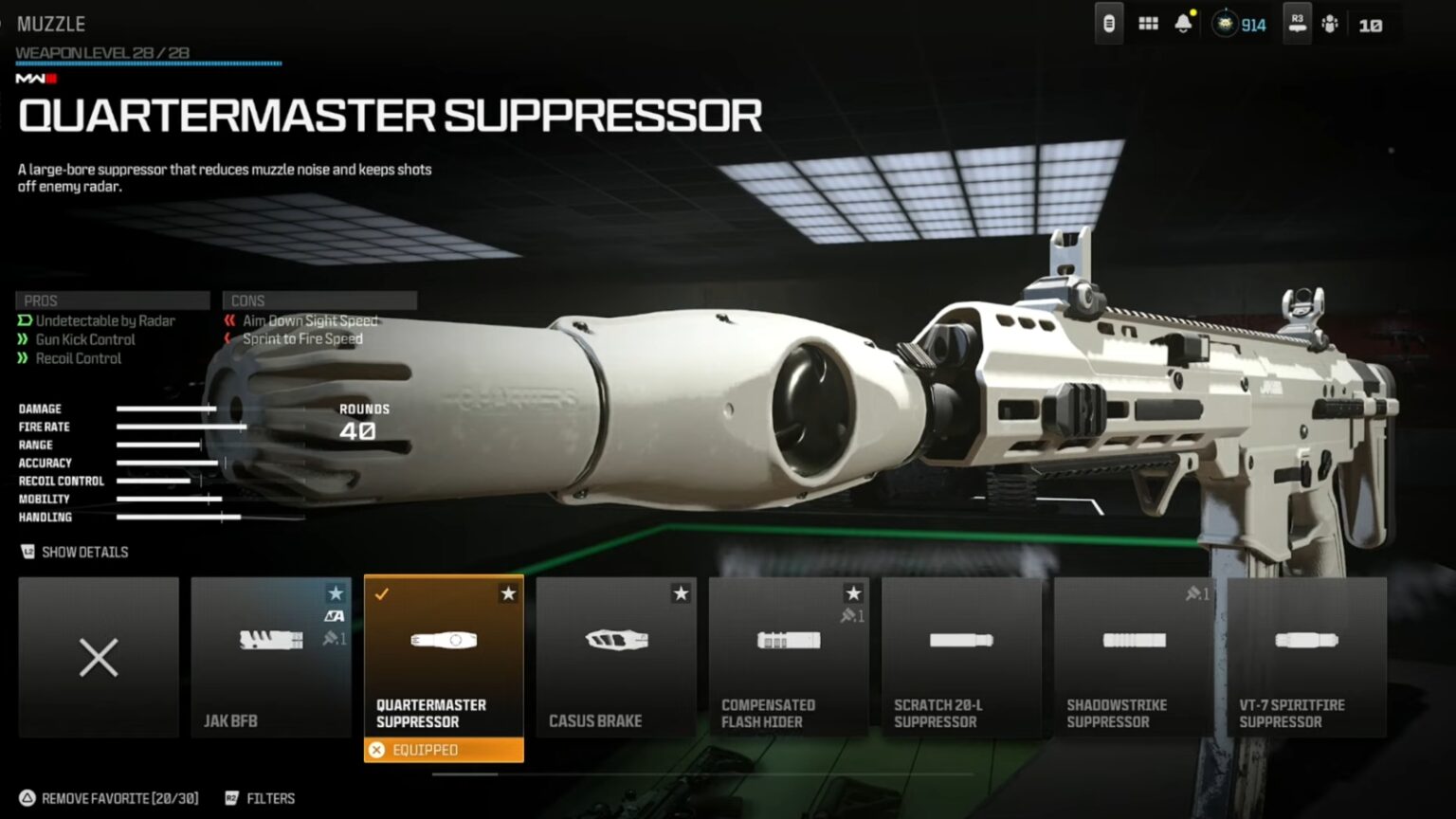
Task: Toggle the favorite star on Casus Brake
Action: point(681,593)
